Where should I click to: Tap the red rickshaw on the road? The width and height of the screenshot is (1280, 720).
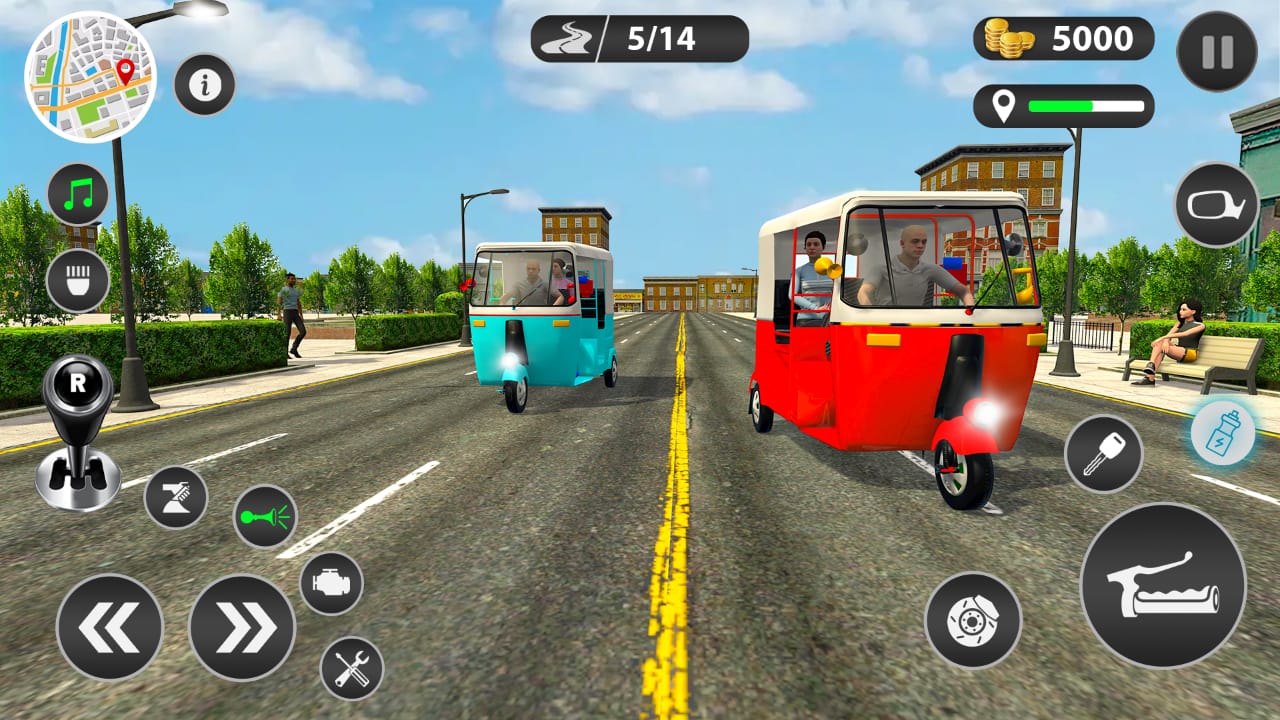click(890, 330)
